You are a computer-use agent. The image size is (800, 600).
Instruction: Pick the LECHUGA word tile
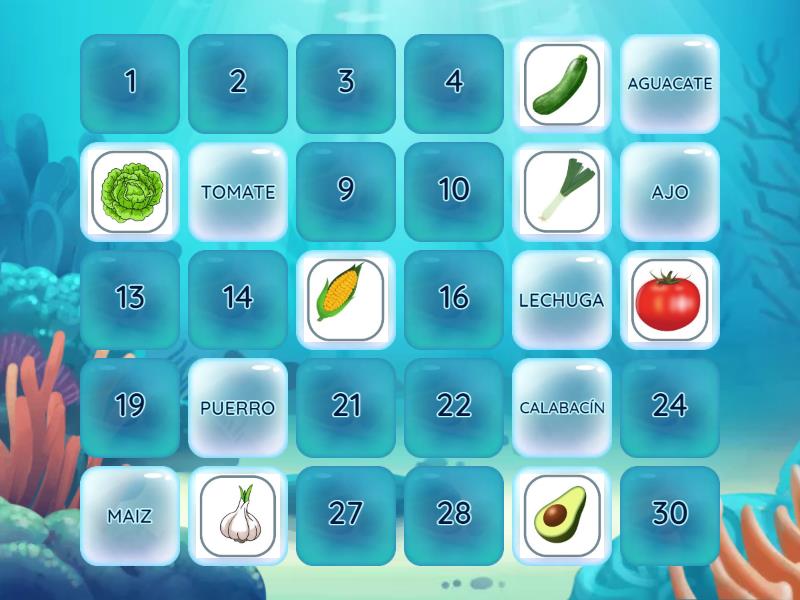562,299
